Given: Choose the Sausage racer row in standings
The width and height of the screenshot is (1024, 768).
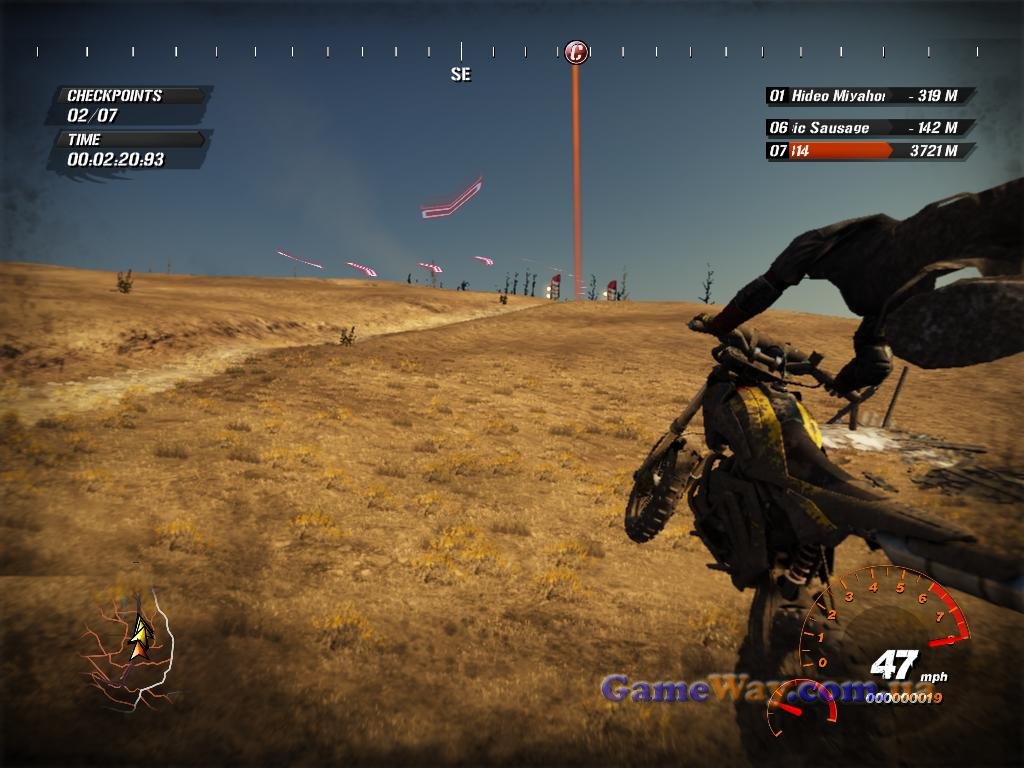Looking at the screenshot, I should click(868, 128).
